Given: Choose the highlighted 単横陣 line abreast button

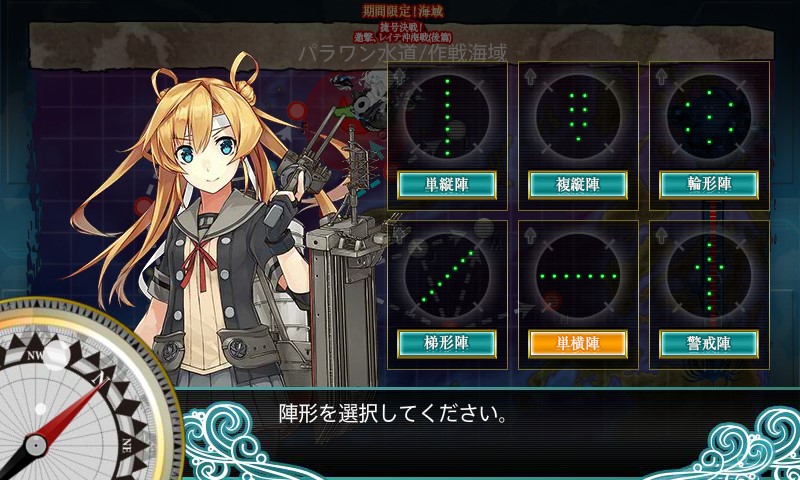Looking at the screenshot, I should [x=578, y=343].
